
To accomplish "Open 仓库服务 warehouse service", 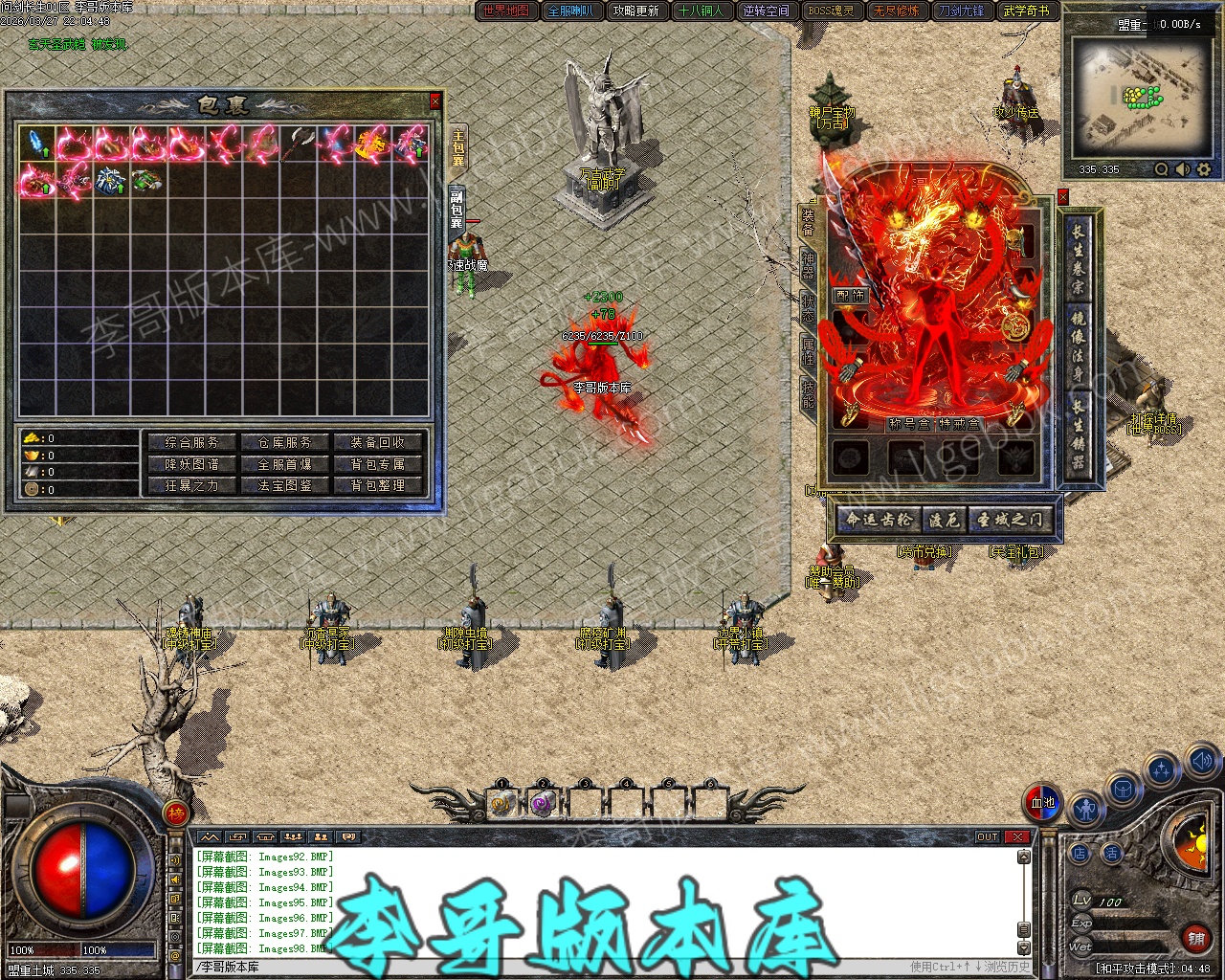I will 284,443.
